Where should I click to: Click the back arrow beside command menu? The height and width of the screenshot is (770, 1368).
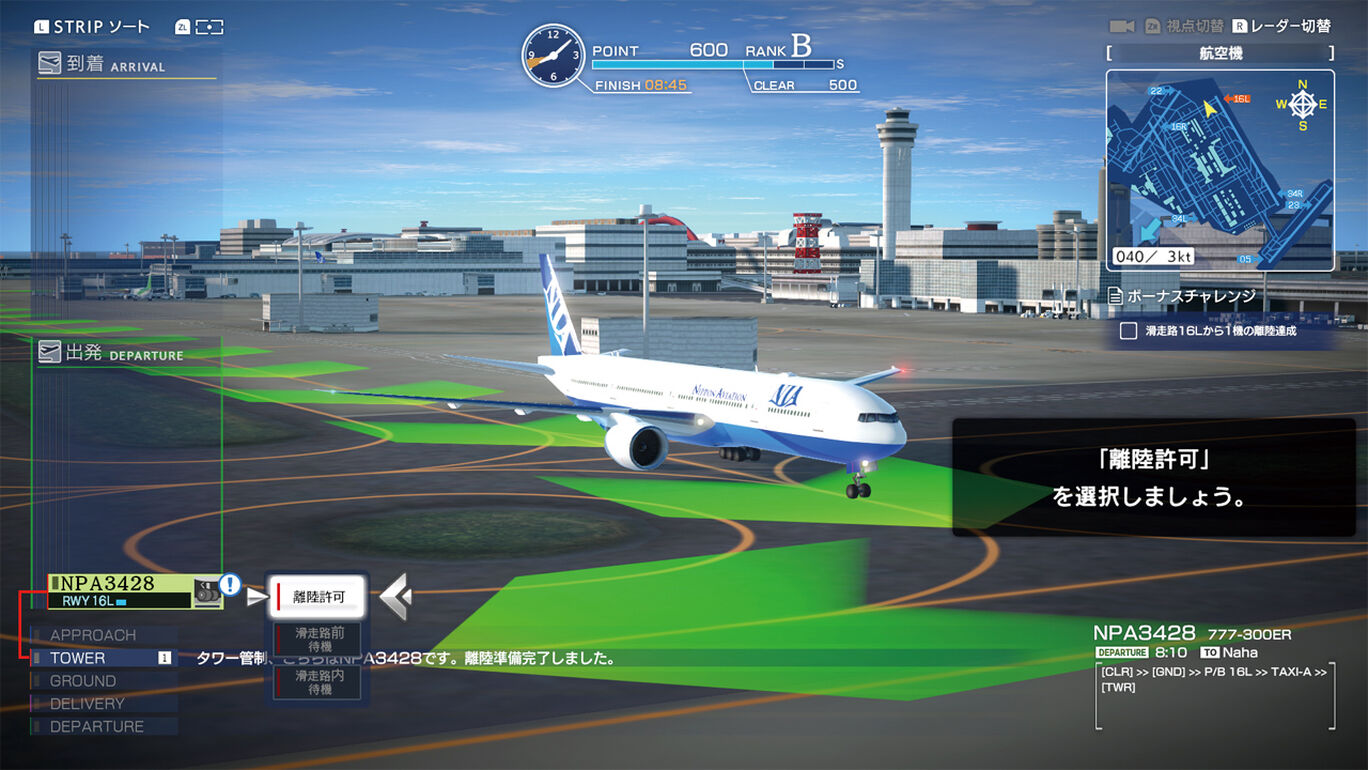point(395,597)
